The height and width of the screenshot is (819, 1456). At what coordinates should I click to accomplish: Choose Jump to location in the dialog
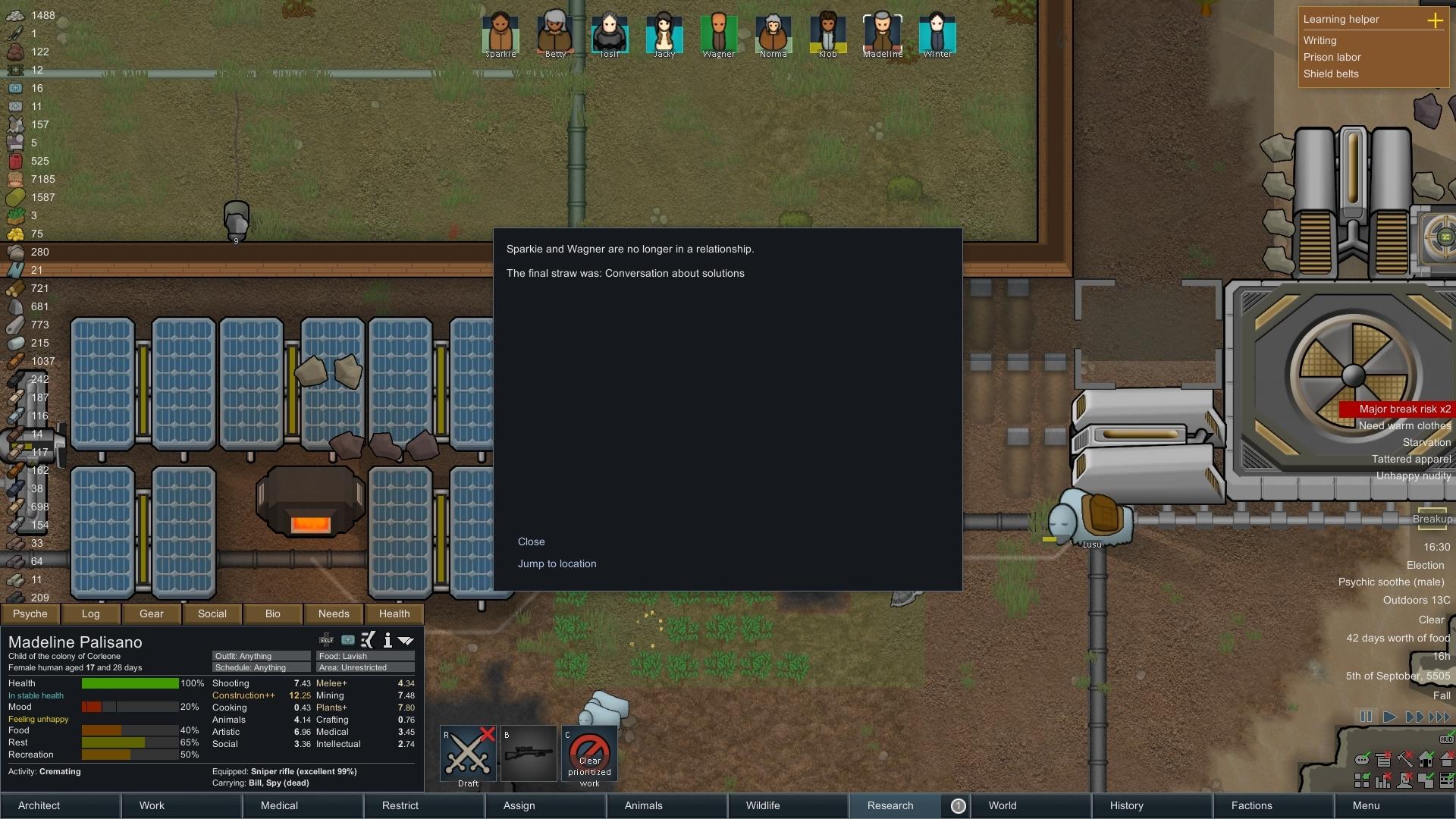click(557, 563)
